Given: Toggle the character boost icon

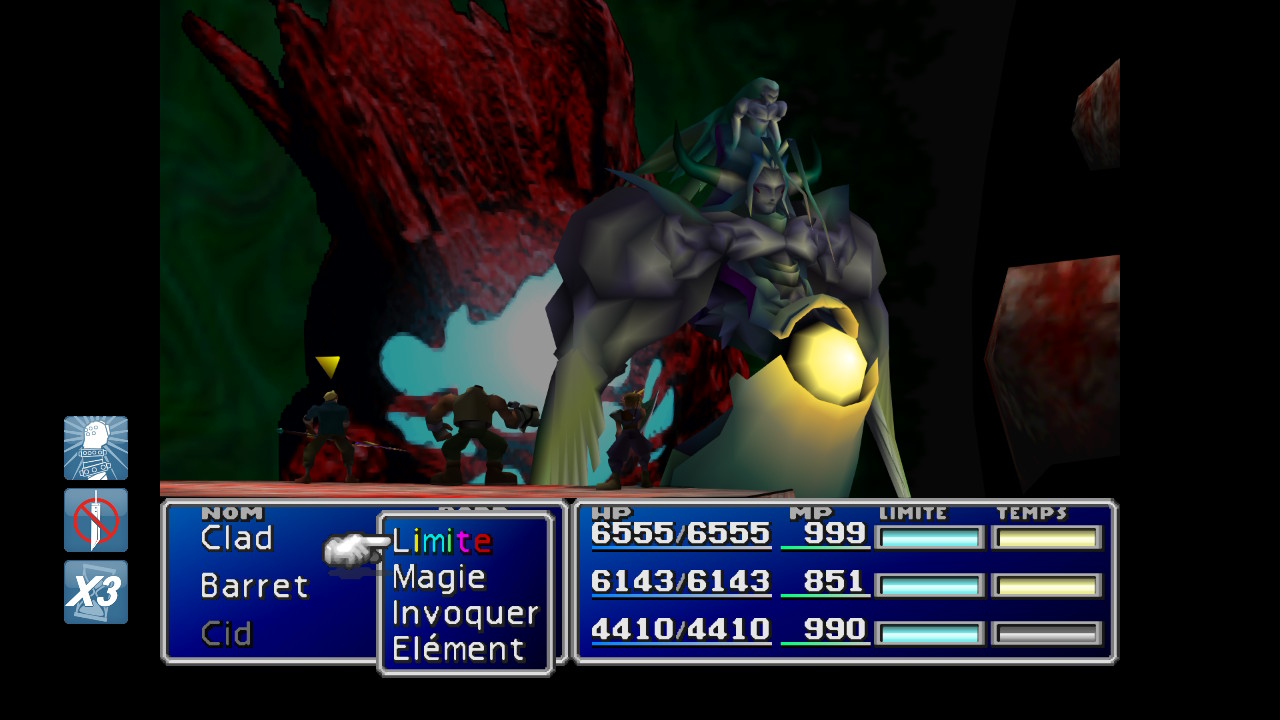Looking at the screenshot, I should [96, 448].
